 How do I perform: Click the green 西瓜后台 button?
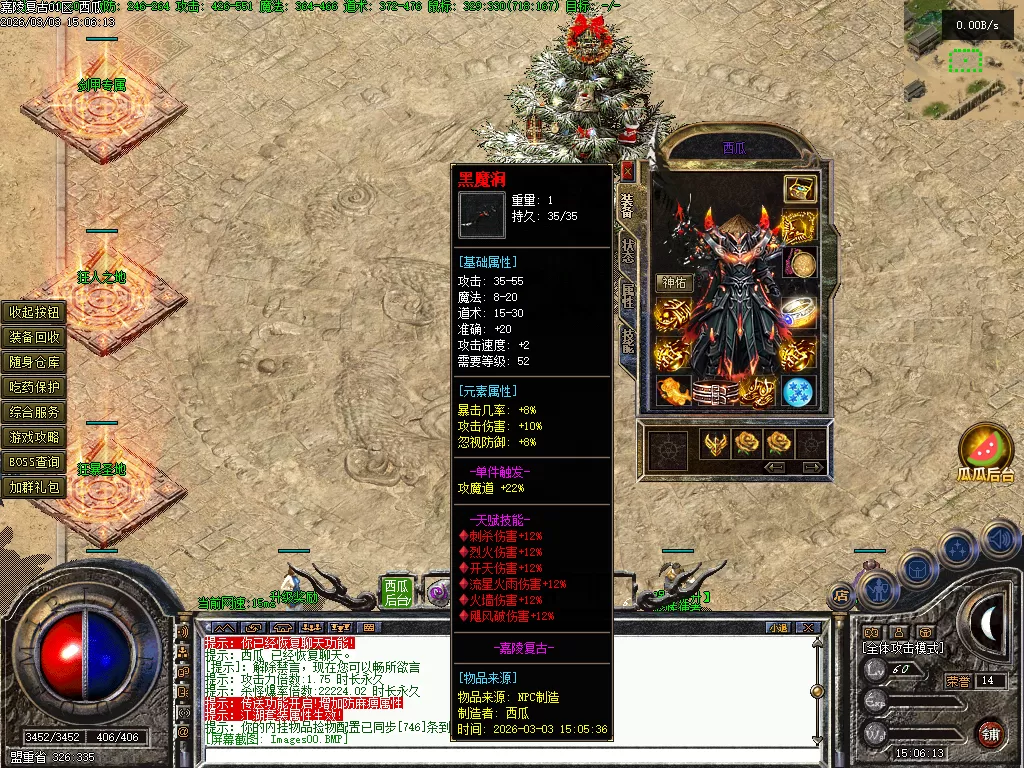[x=397, y=591]
